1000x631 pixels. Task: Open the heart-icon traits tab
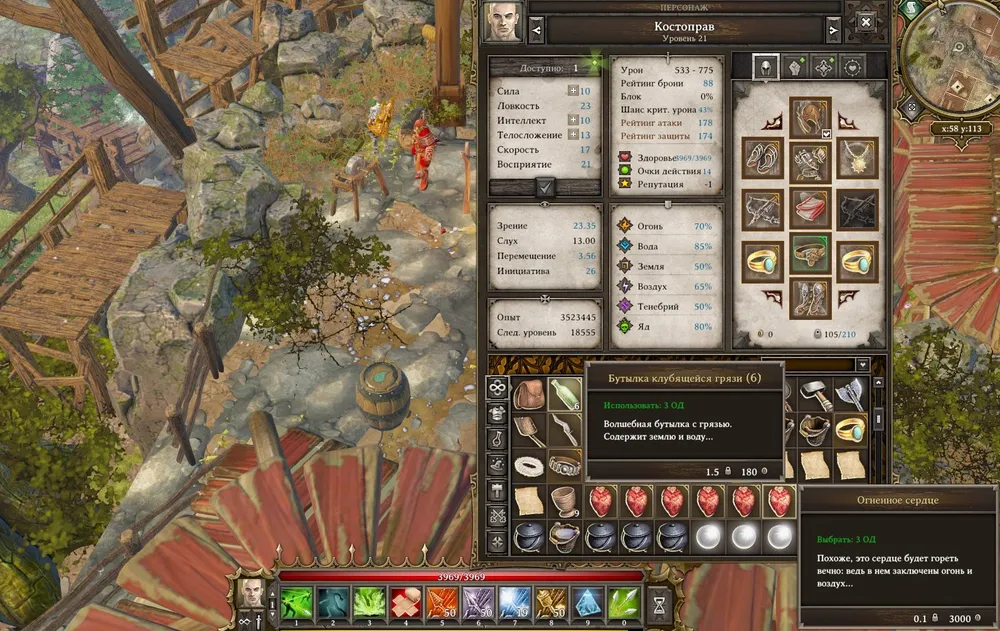point(852,67)
